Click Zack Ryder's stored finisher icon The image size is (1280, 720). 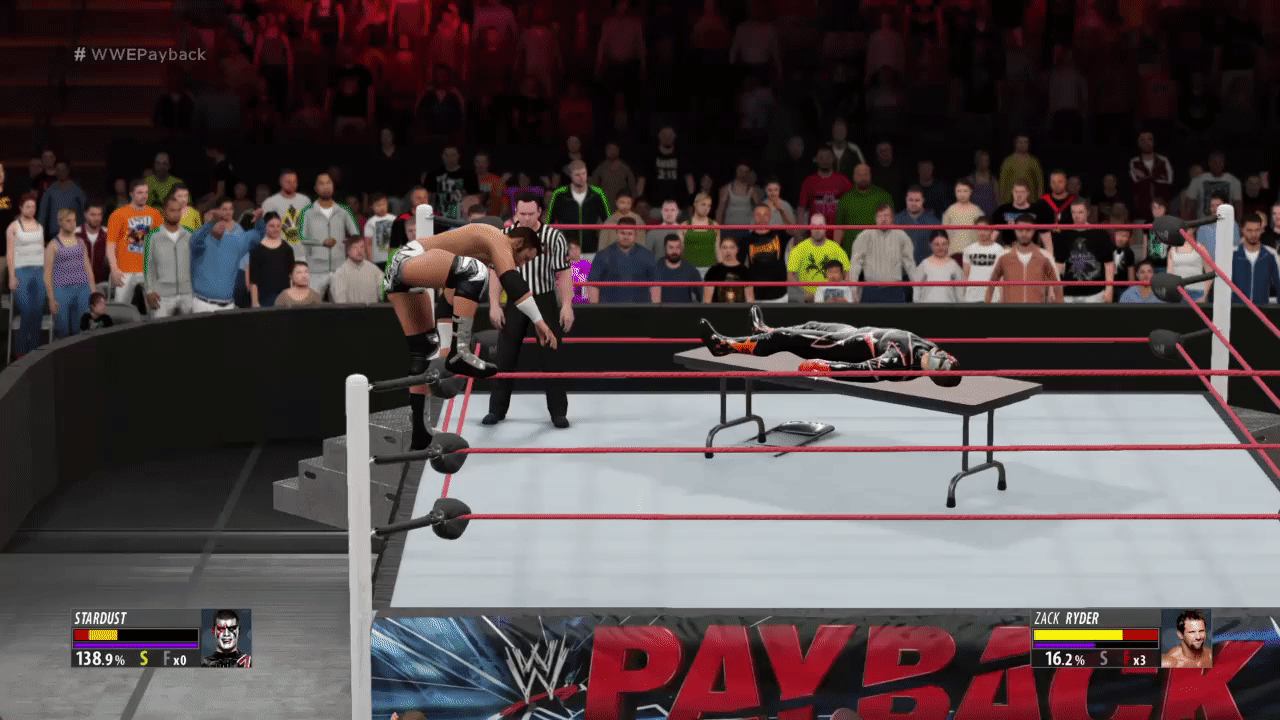click(1125, 659)
